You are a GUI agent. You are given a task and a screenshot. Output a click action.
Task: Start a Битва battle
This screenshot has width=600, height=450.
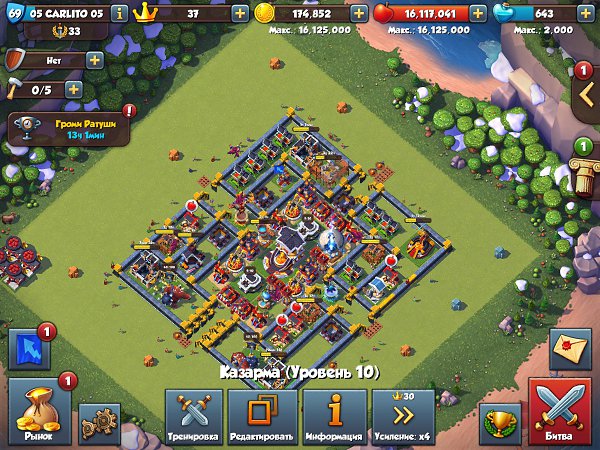[x=561, y=412]
